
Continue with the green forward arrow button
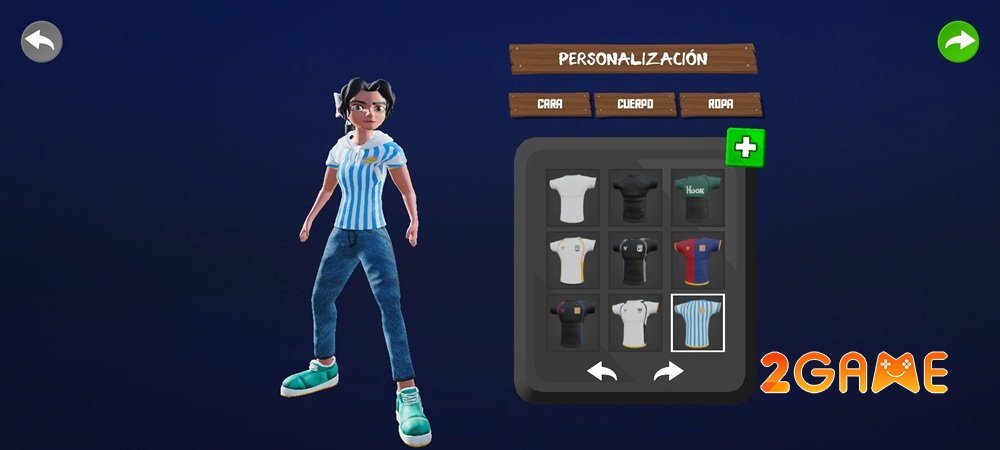958,42
